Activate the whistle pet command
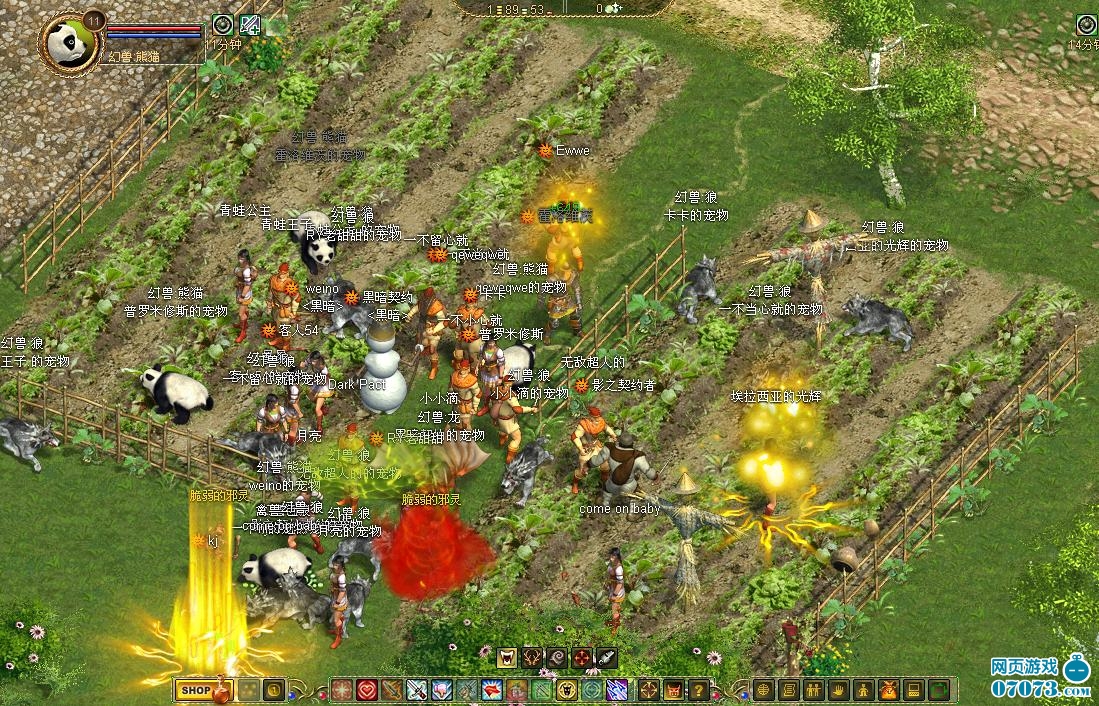 608,658
